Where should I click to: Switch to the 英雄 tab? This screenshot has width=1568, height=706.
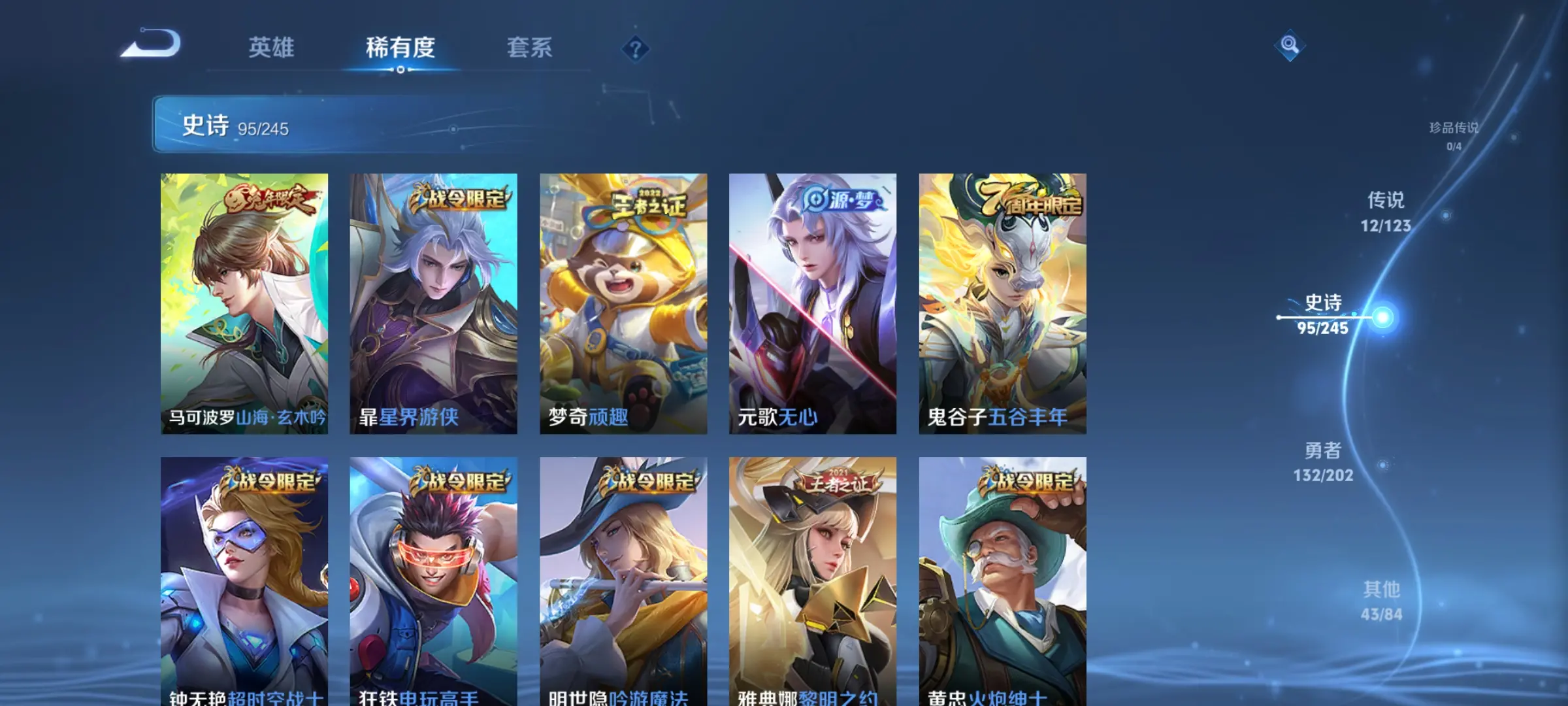click(271, 48)
